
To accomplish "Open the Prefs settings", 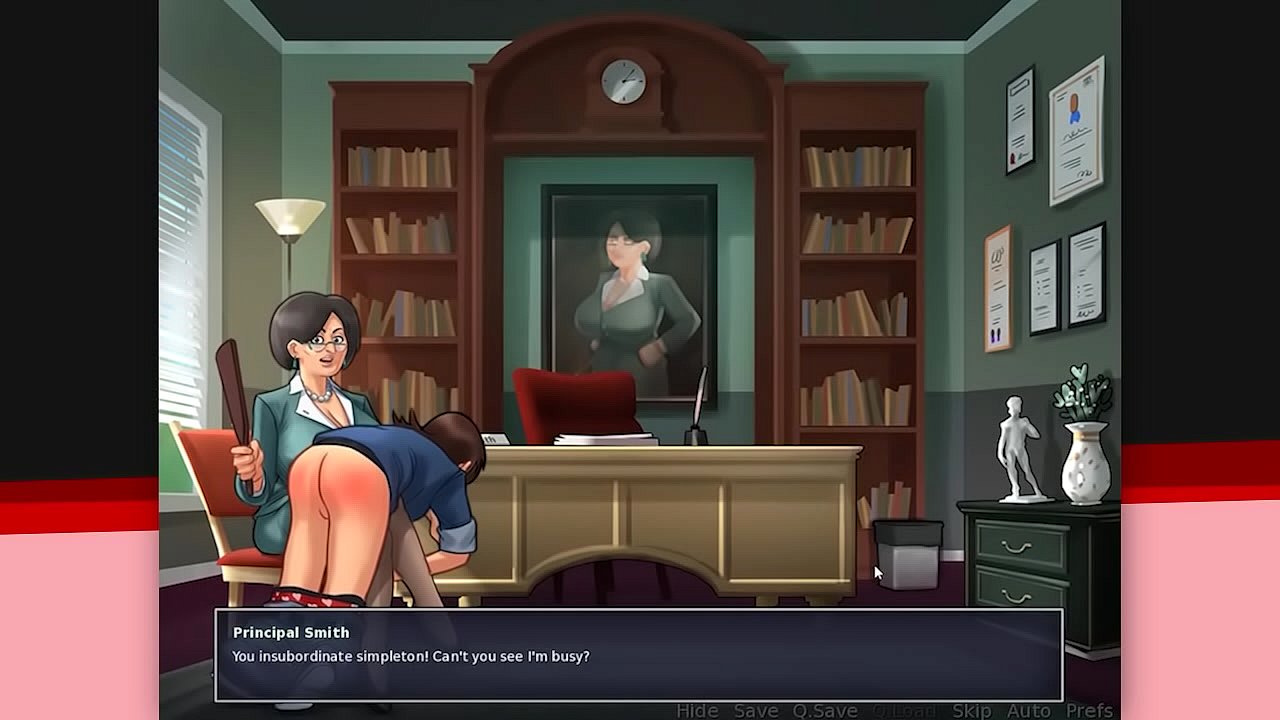I will tap(1089, 710).
